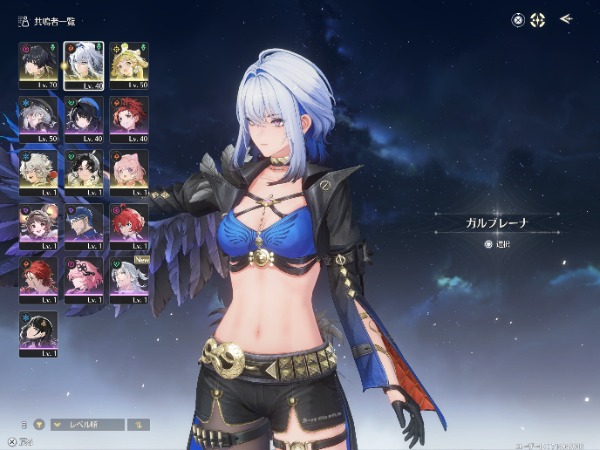Choose the portrait tagged New
Image resolution: width=600 pixels, height=450 pixels.
(x=130, y=280)
